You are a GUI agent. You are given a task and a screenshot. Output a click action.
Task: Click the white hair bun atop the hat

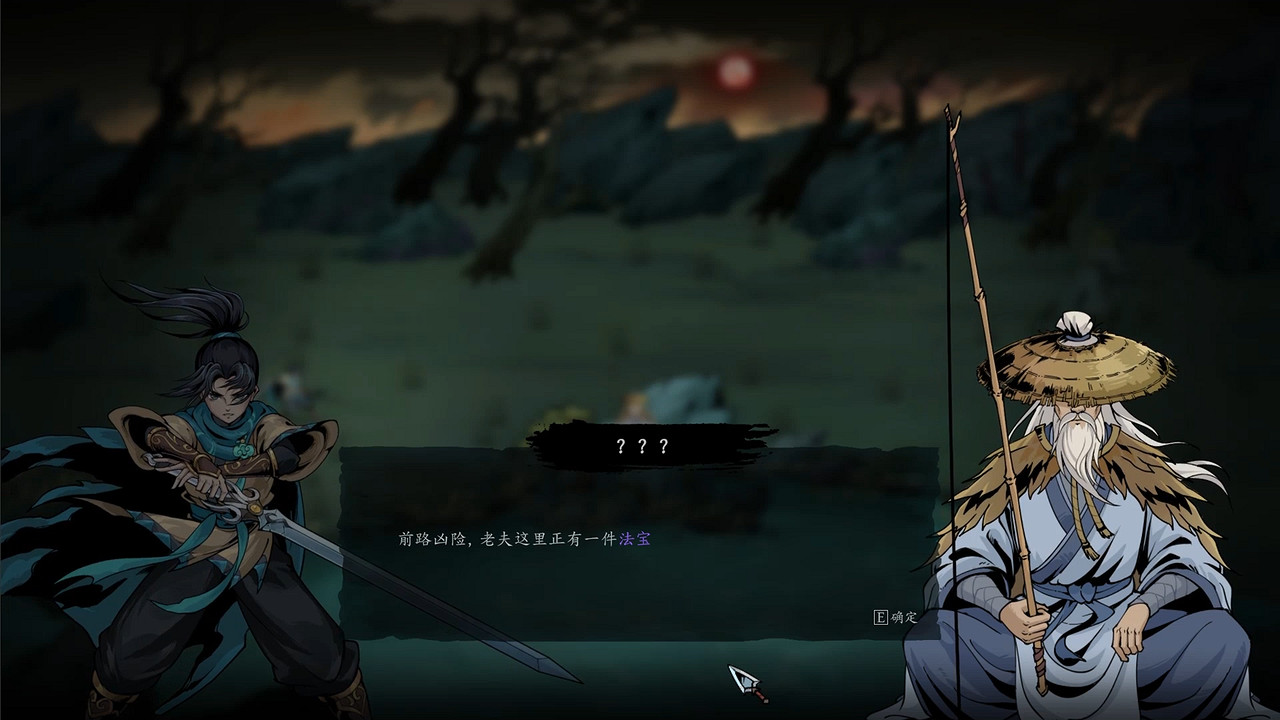pyautogui.click(x=1077, y=325)
